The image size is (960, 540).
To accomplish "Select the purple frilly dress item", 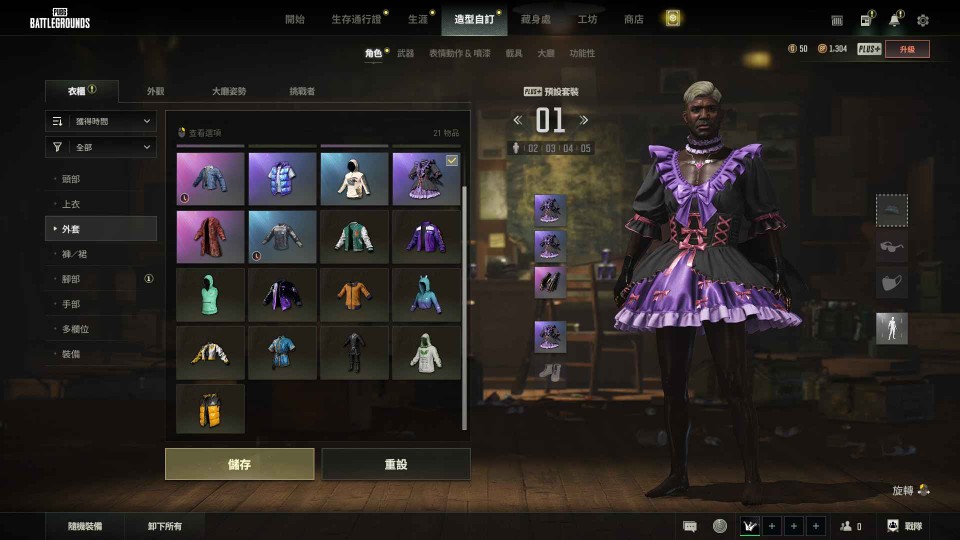I will [x=426, y=179].
